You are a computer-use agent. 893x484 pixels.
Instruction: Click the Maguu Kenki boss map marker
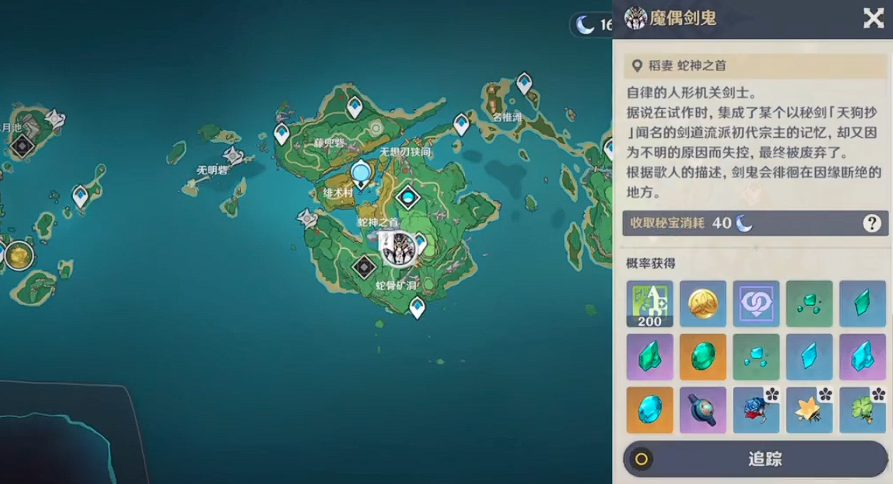397,247
